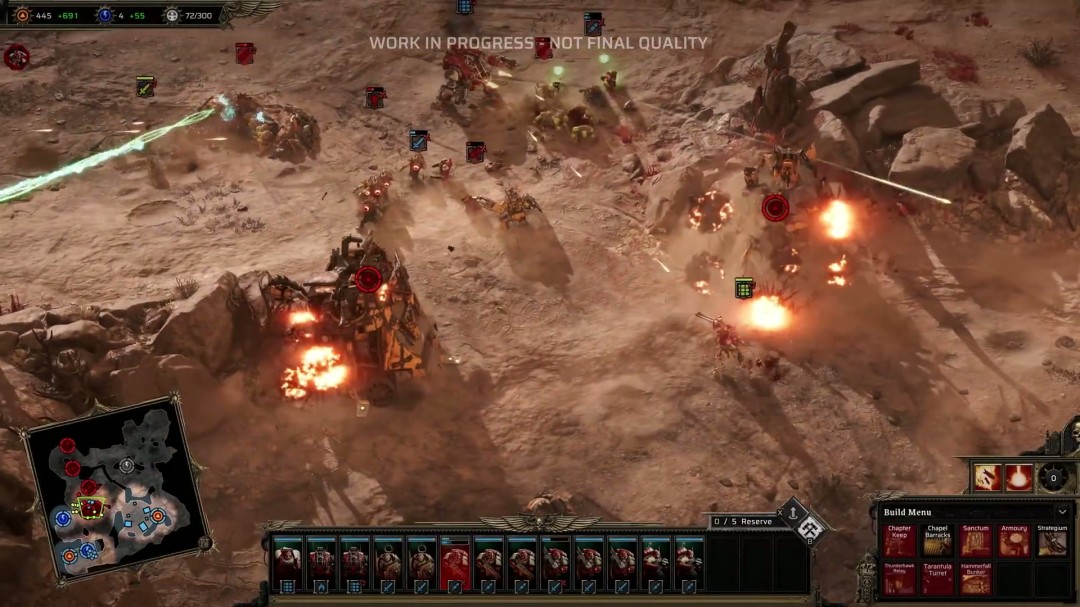Select the red-highlighted squad portrait
This screenshot has width=1080, height=607.
coord(455,564)
